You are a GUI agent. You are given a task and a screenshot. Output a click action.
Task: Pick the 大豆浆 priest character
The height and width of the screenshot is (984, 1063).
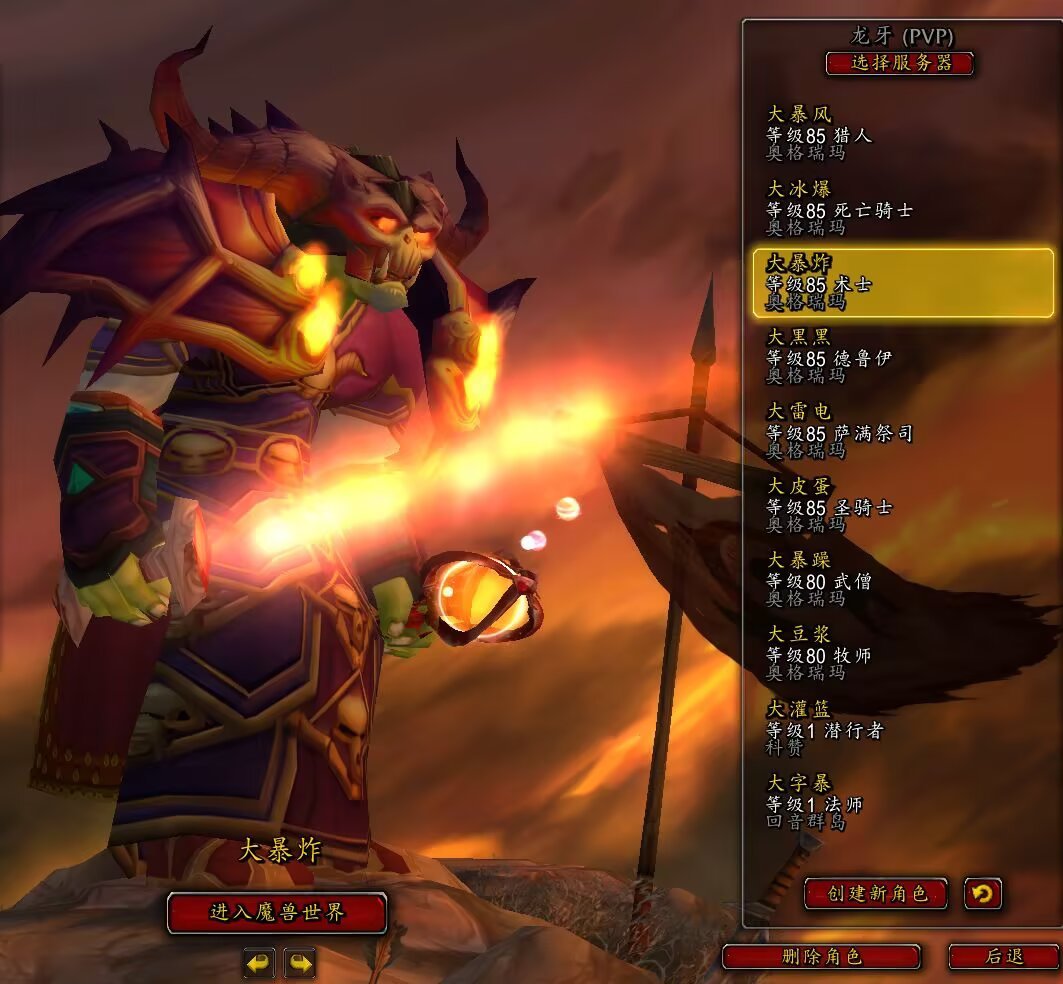902,654
